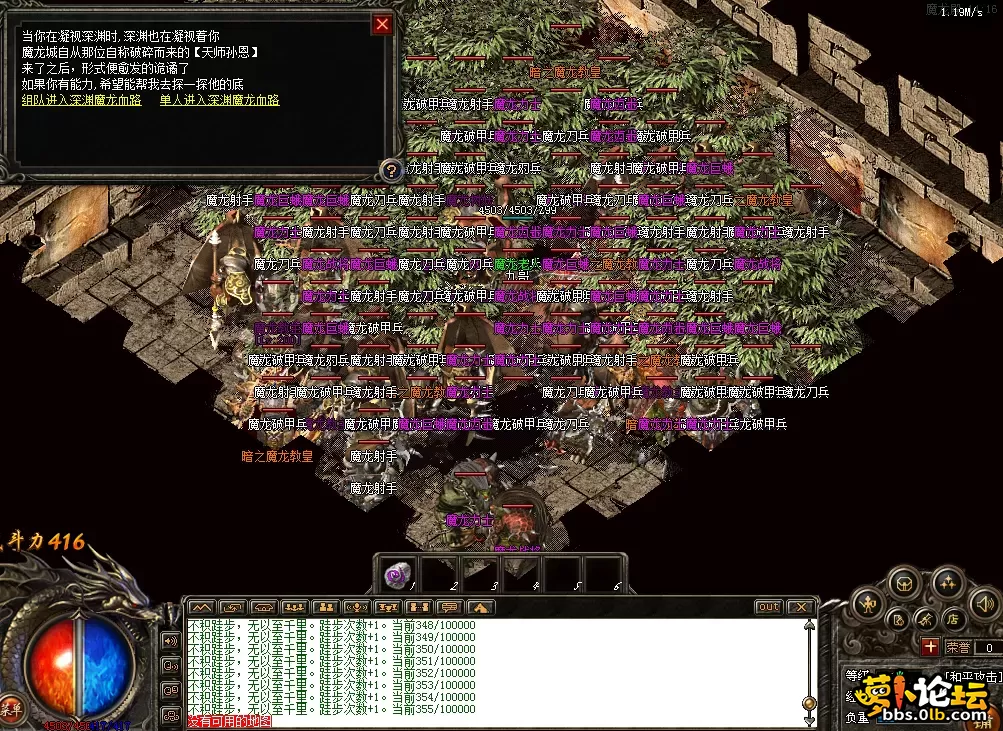Close the chat window with X
1003x731 pixels.
(800, 607)
